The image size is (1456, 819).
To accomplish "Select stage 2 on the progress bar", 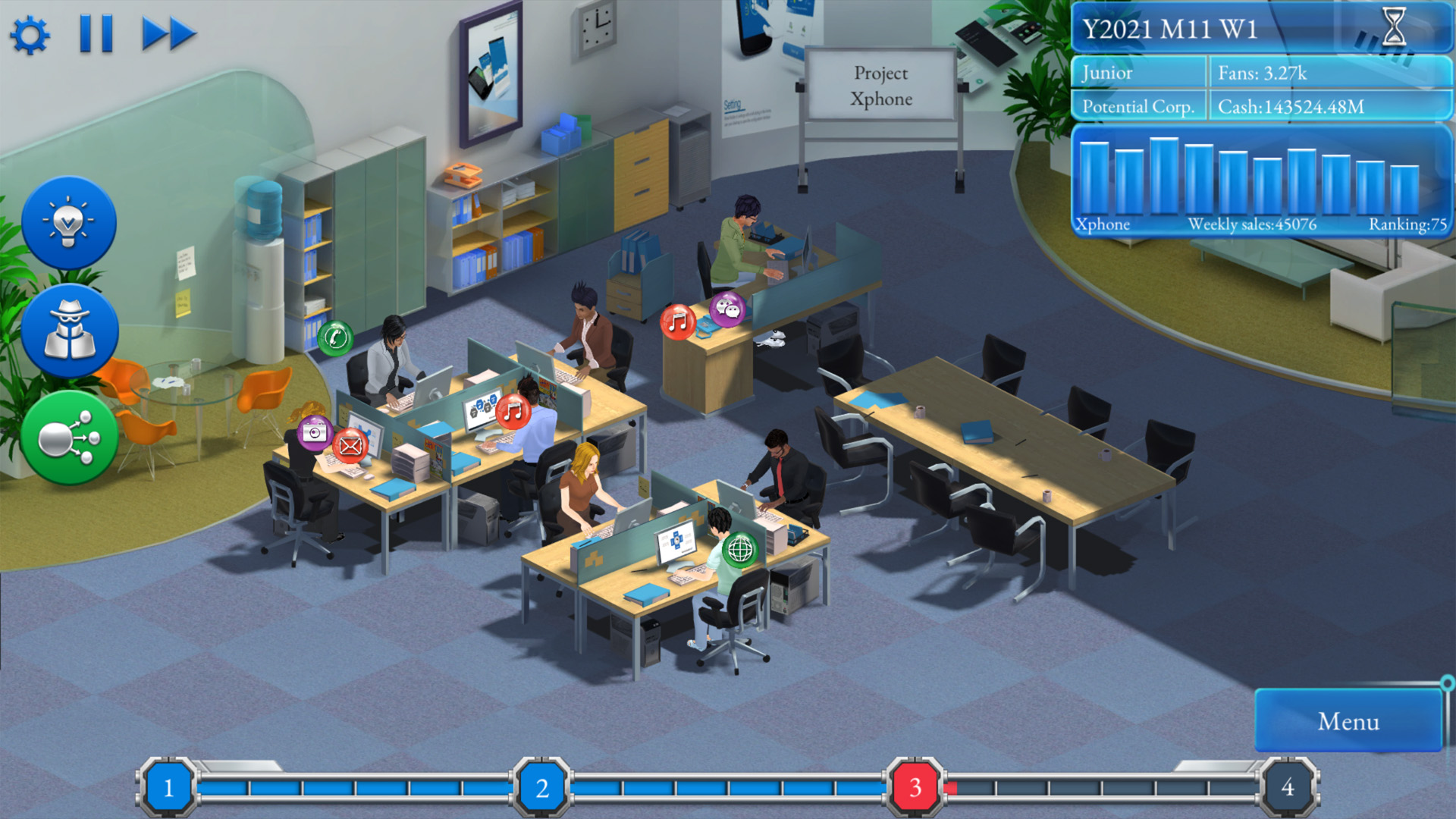I will (x=541, y=787).
